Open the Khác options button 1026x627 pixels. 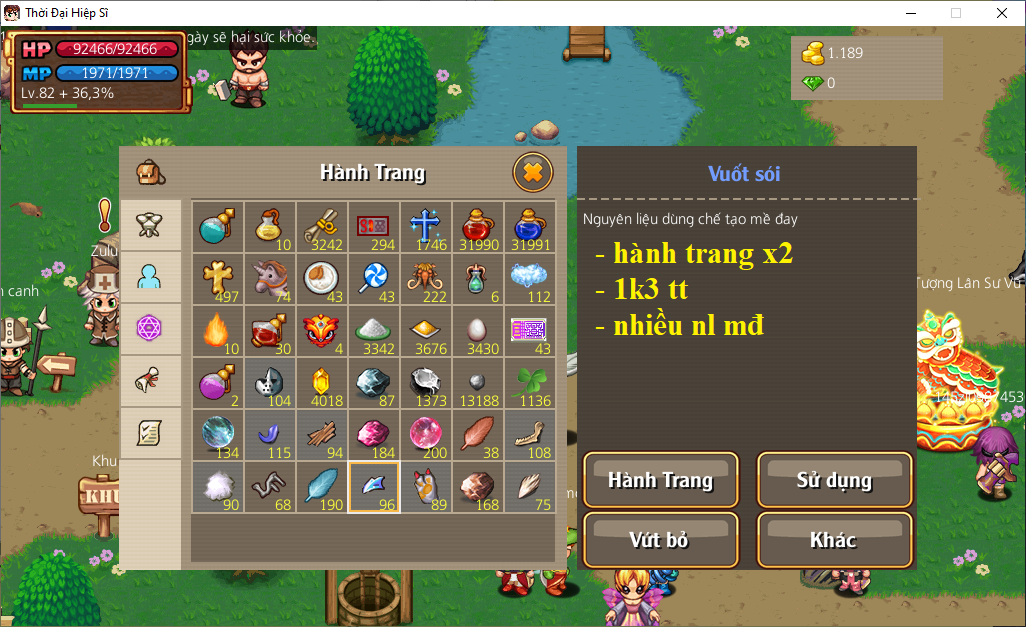coord(834,540)
